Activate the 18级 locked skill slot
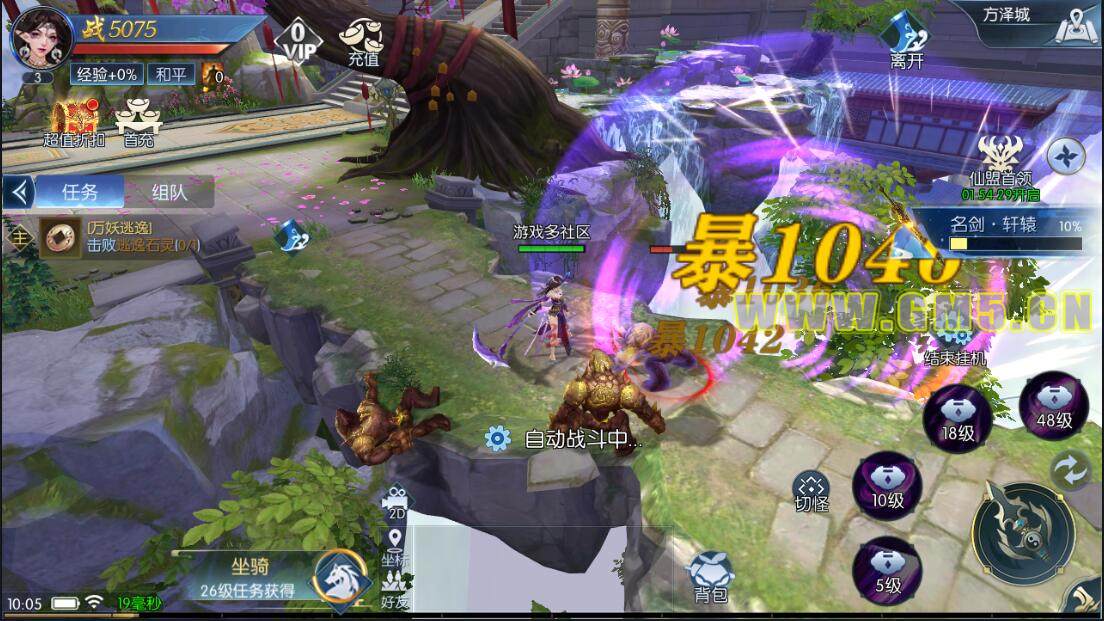 point(957,416)
